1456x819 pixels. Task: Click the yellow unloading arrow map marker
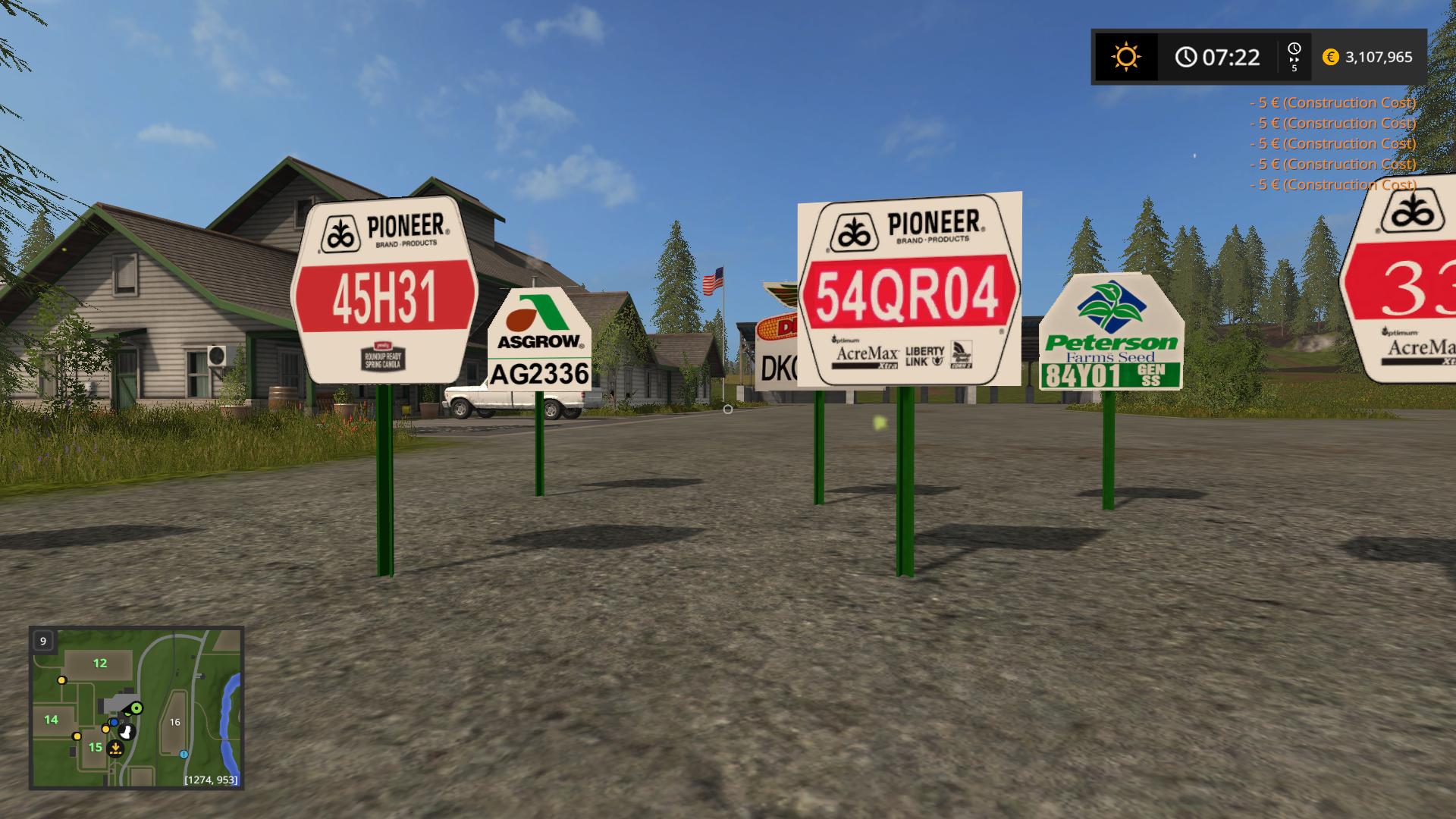point(115,749)
